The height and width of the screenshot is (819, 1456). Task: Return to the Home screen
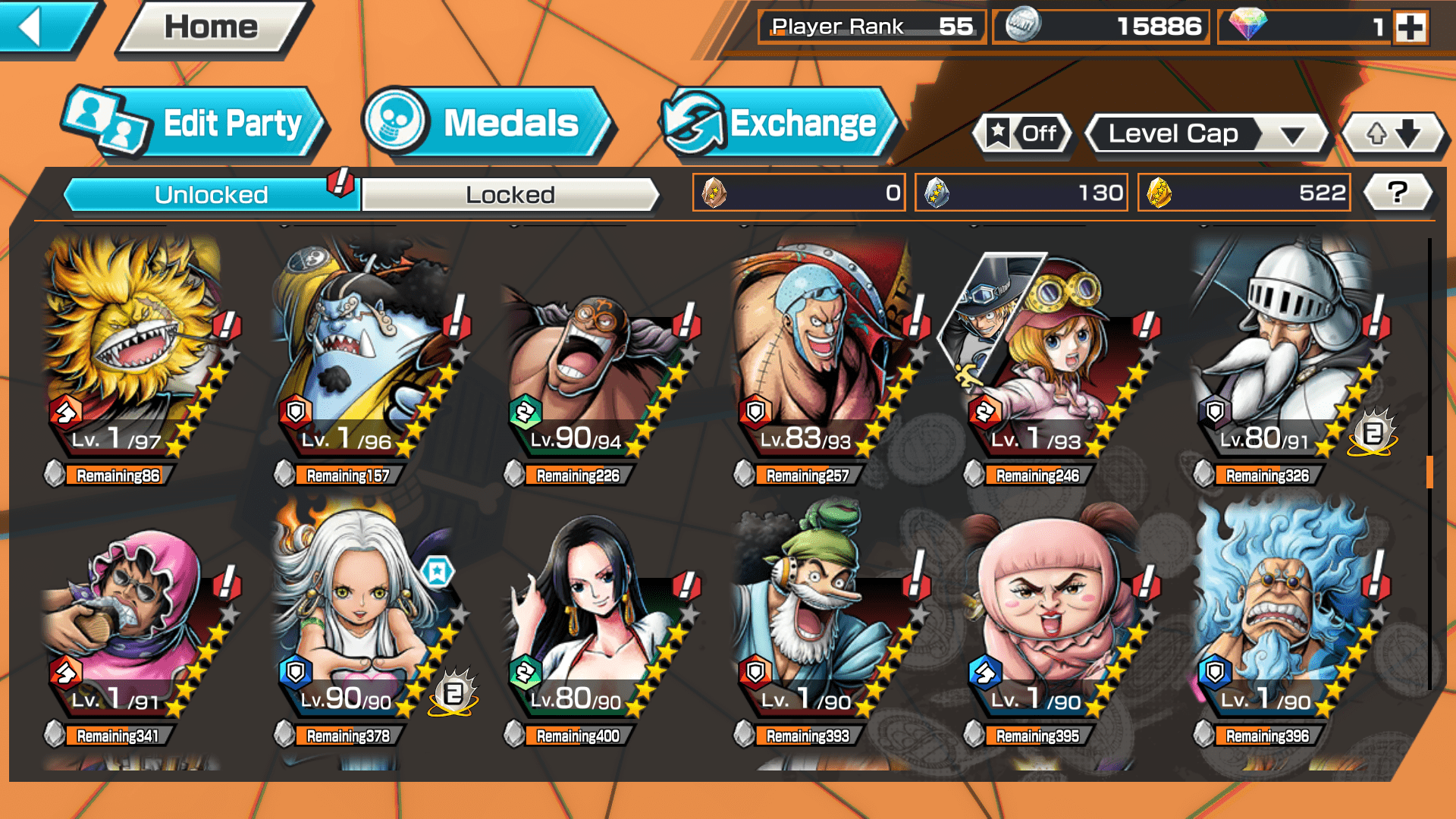[x=211, y=27]
